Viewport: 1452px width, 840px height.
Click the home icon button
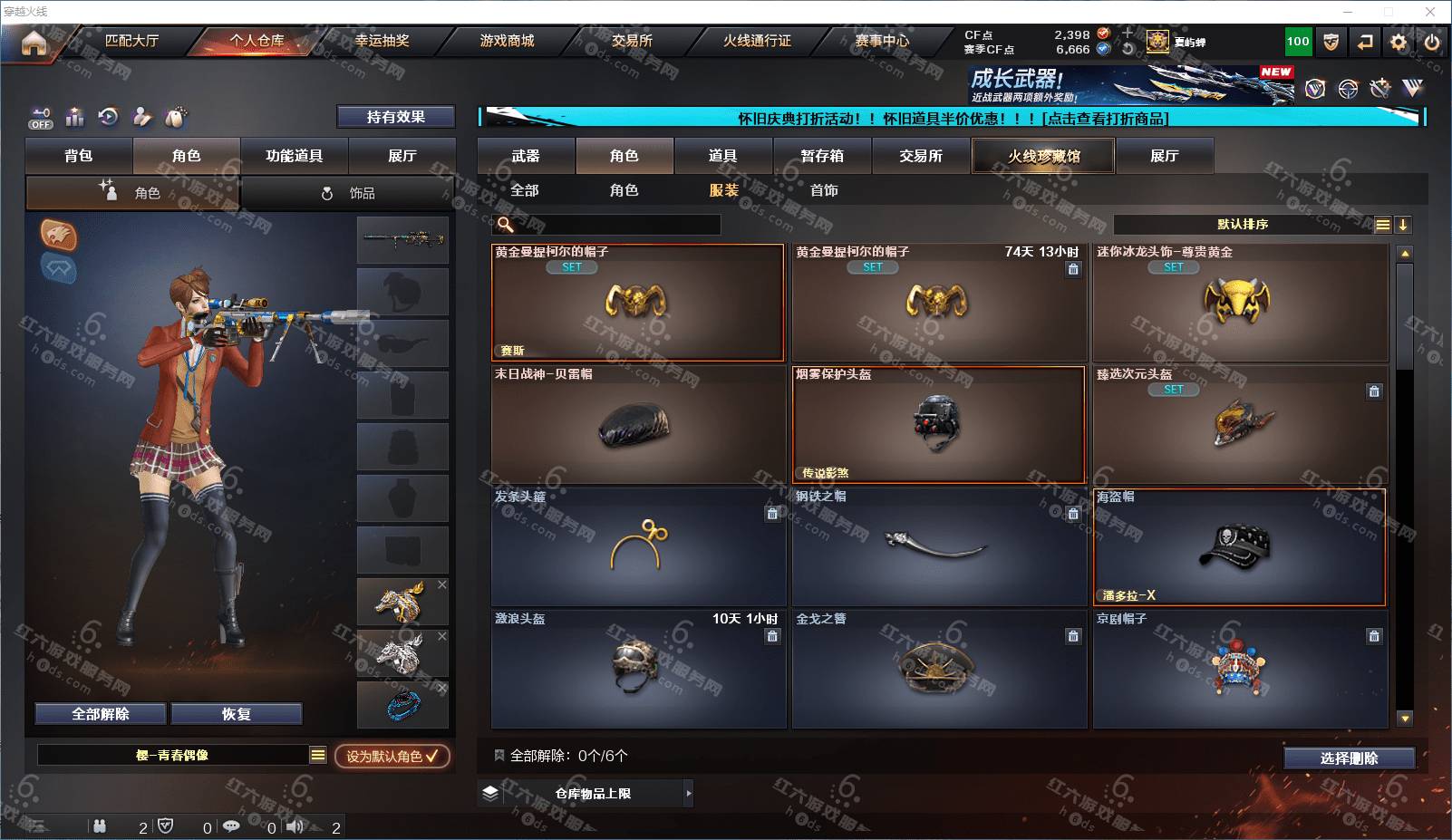[34, 43]
